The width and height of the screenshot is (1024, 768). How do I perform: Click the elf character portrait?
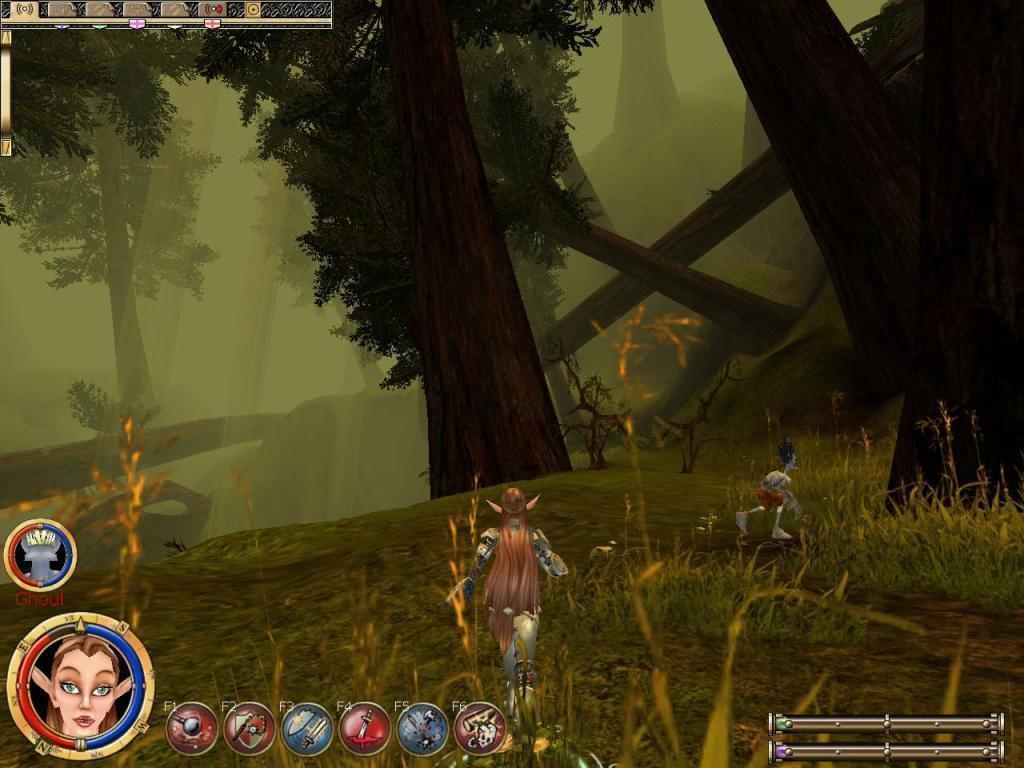coord(80,686)
